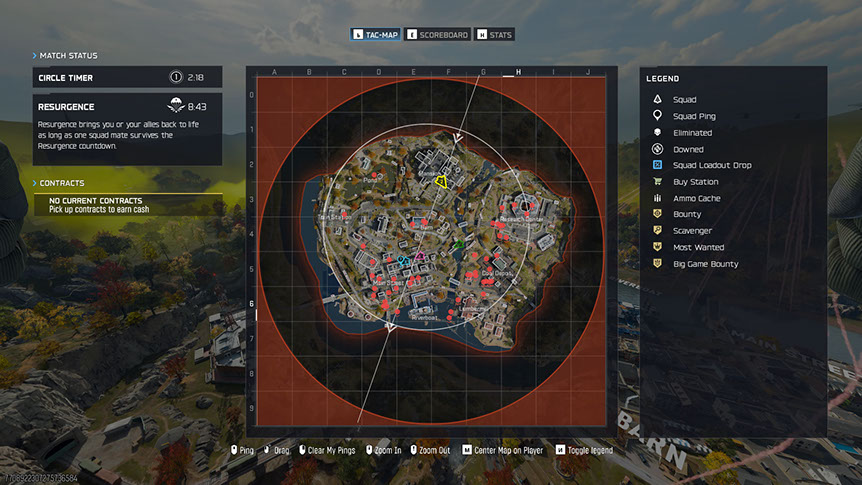Select the Scavenger legend entry

click(692, 231)
